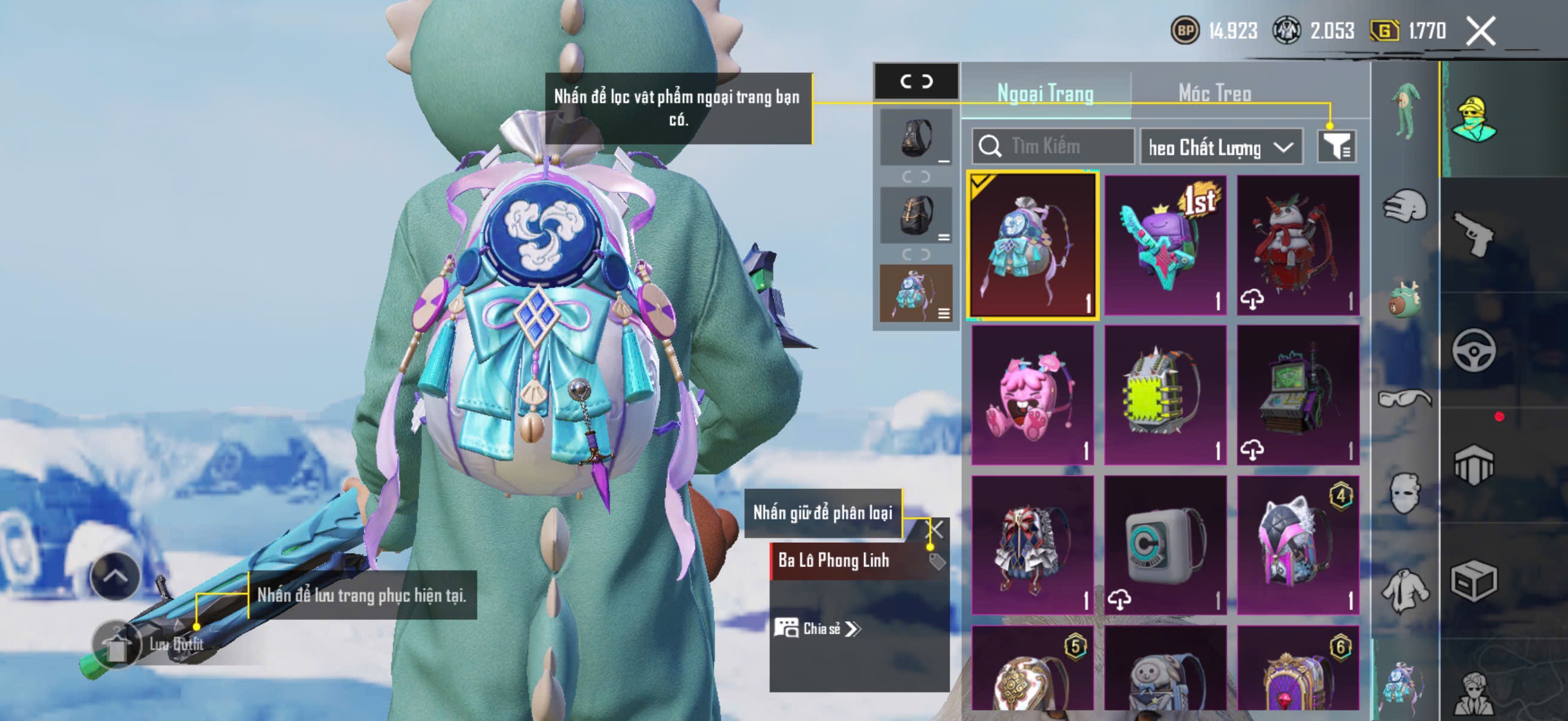Close the inventory screen with the X

1480,31
